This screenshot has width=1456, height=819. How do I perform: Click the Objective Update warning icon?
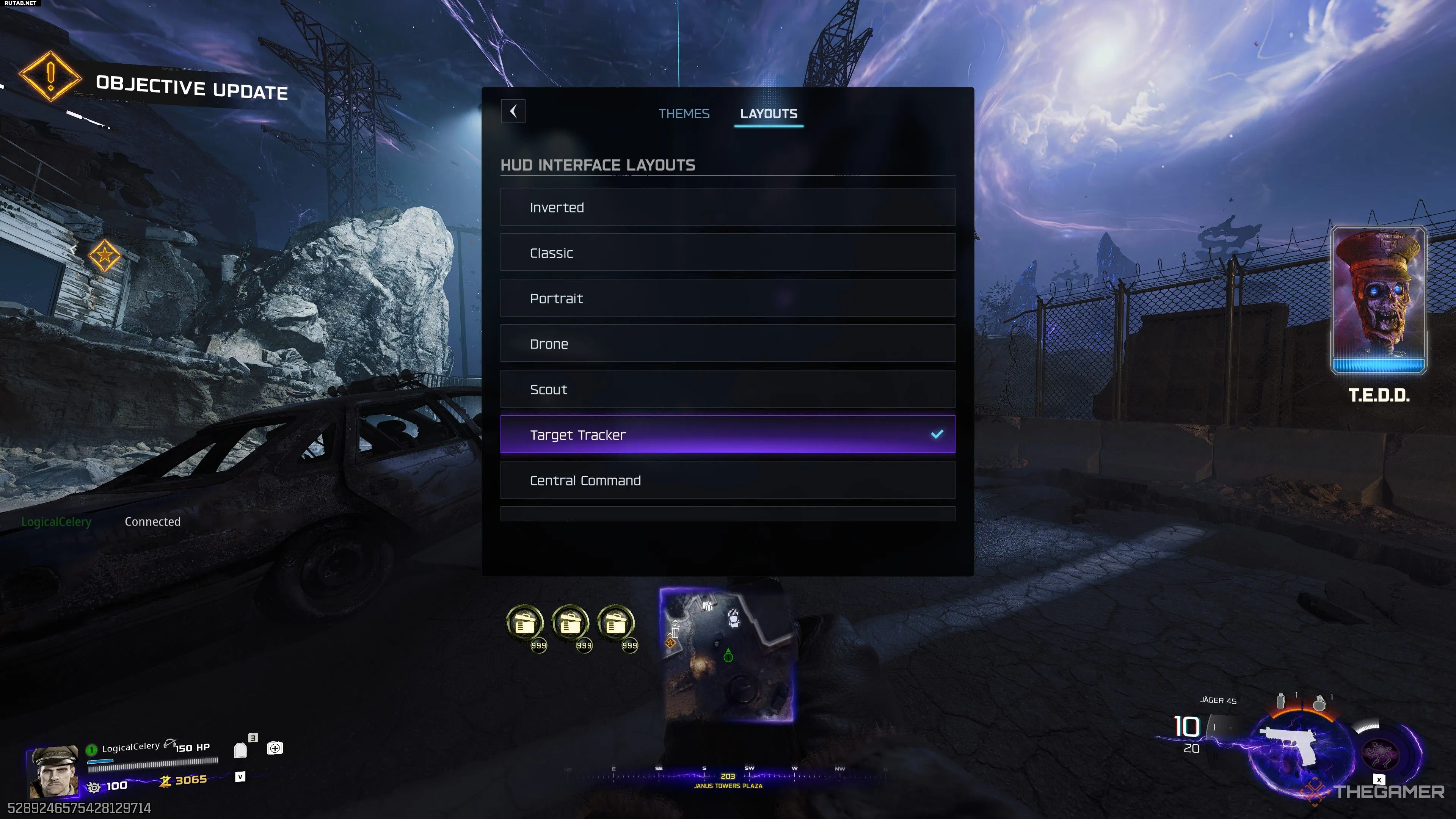click(50, 76)
